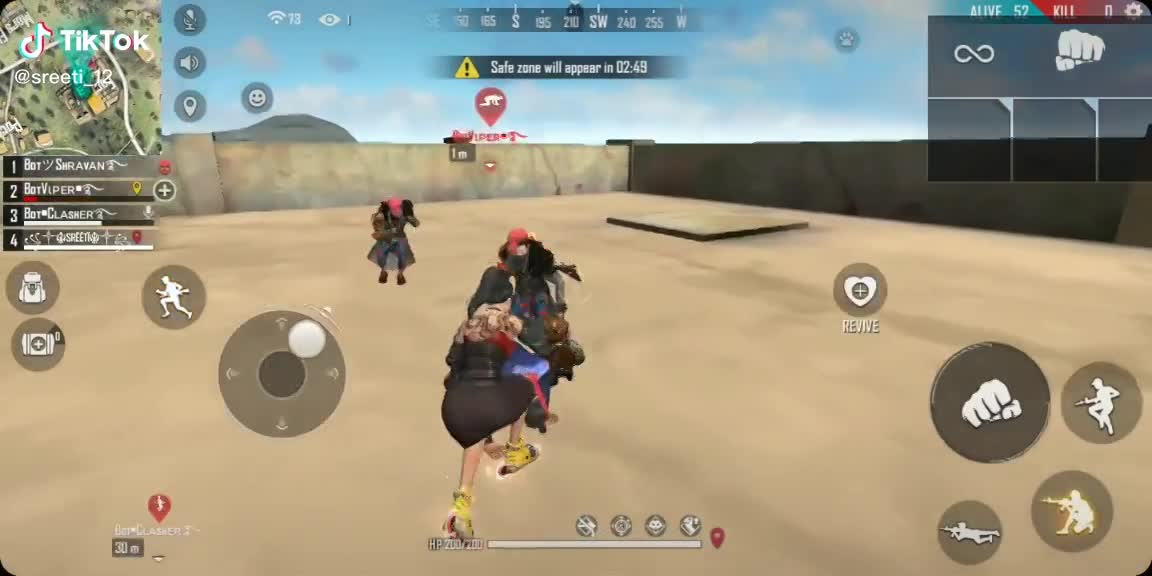The height and width of the screenshot is (576, 1152).
Task: Tap the jump button
Action: tap(1101, 403)
